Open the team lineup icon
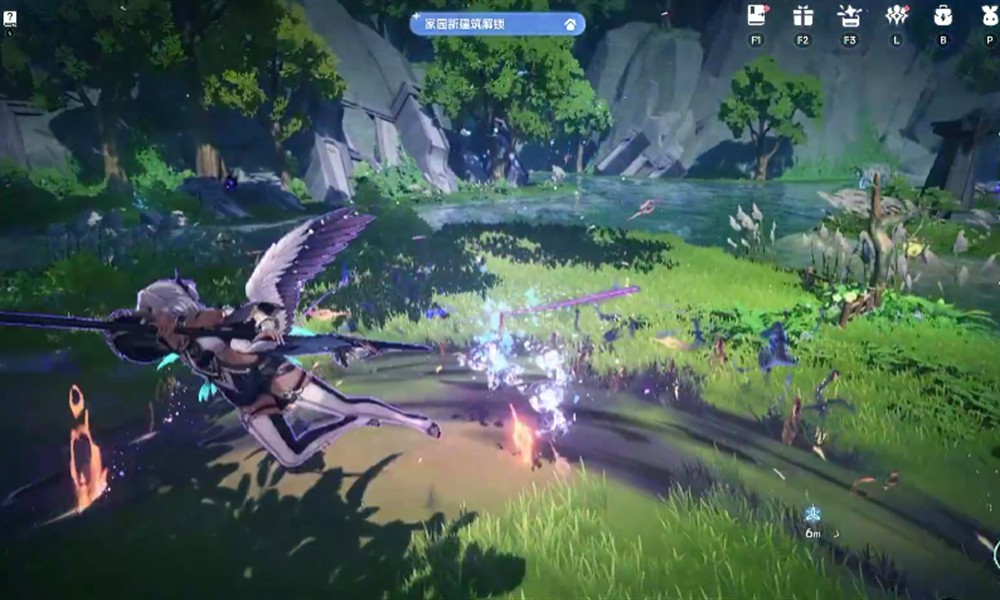This screenshot has width=1000, height=600. click(x=896, y=15)
